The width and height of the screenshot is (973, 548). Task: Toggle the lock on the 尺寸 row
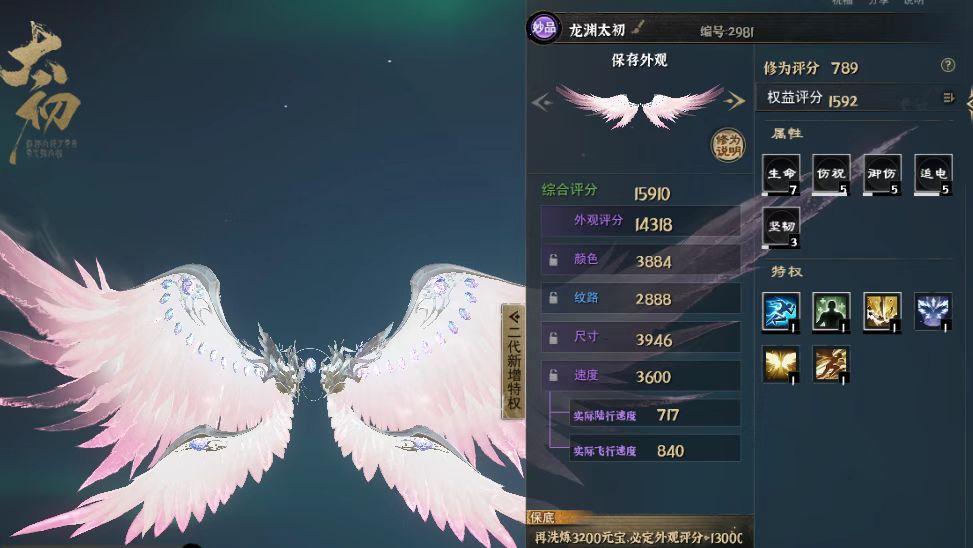pyautogui.click(x=553, y=339)
